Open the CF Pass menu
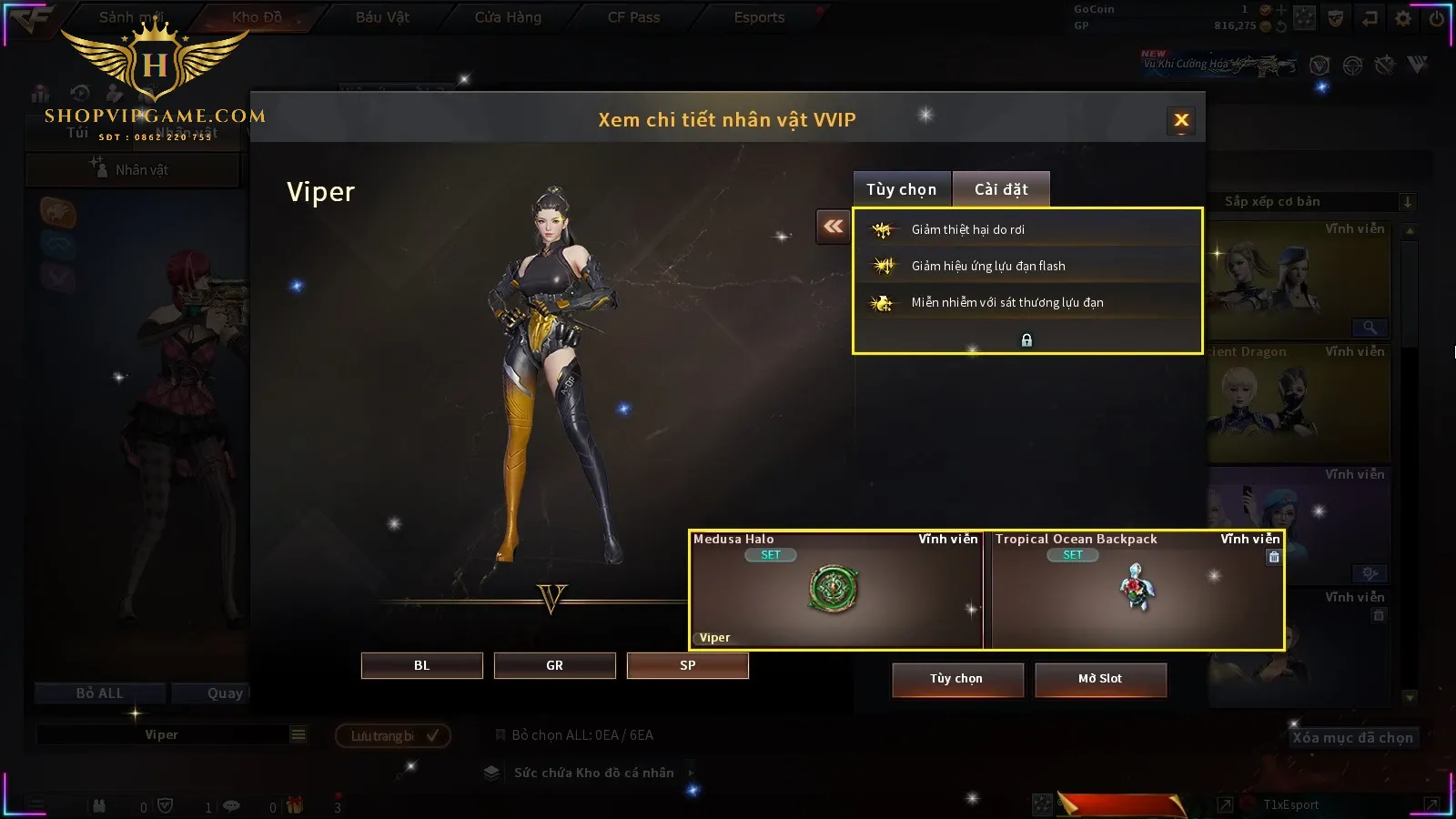 pos(633,17)
